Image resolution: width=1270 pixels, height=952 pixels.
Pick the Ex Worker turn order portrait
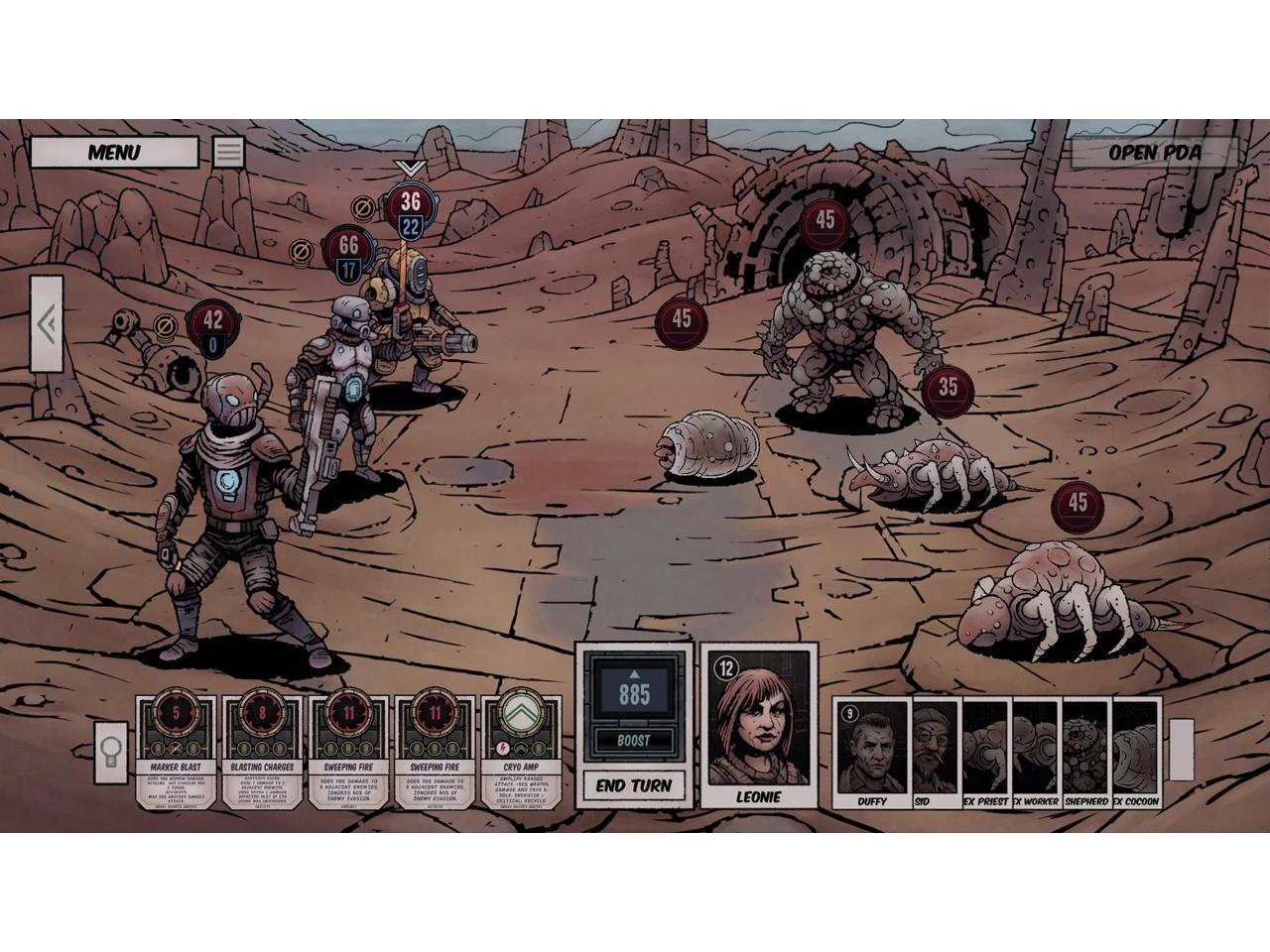point(1036,752)
